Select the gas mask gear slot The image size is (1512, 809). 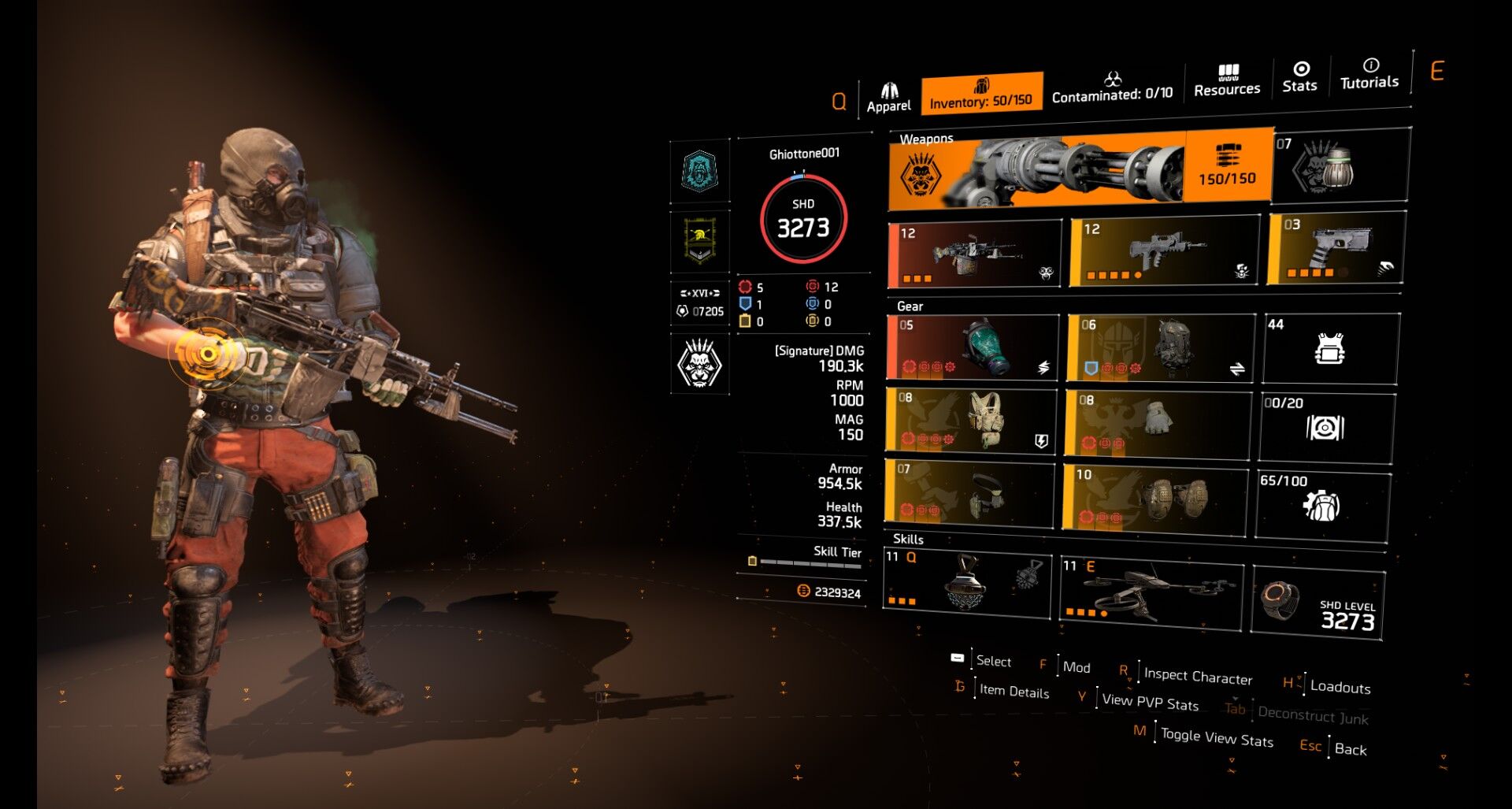coord(973,347)
